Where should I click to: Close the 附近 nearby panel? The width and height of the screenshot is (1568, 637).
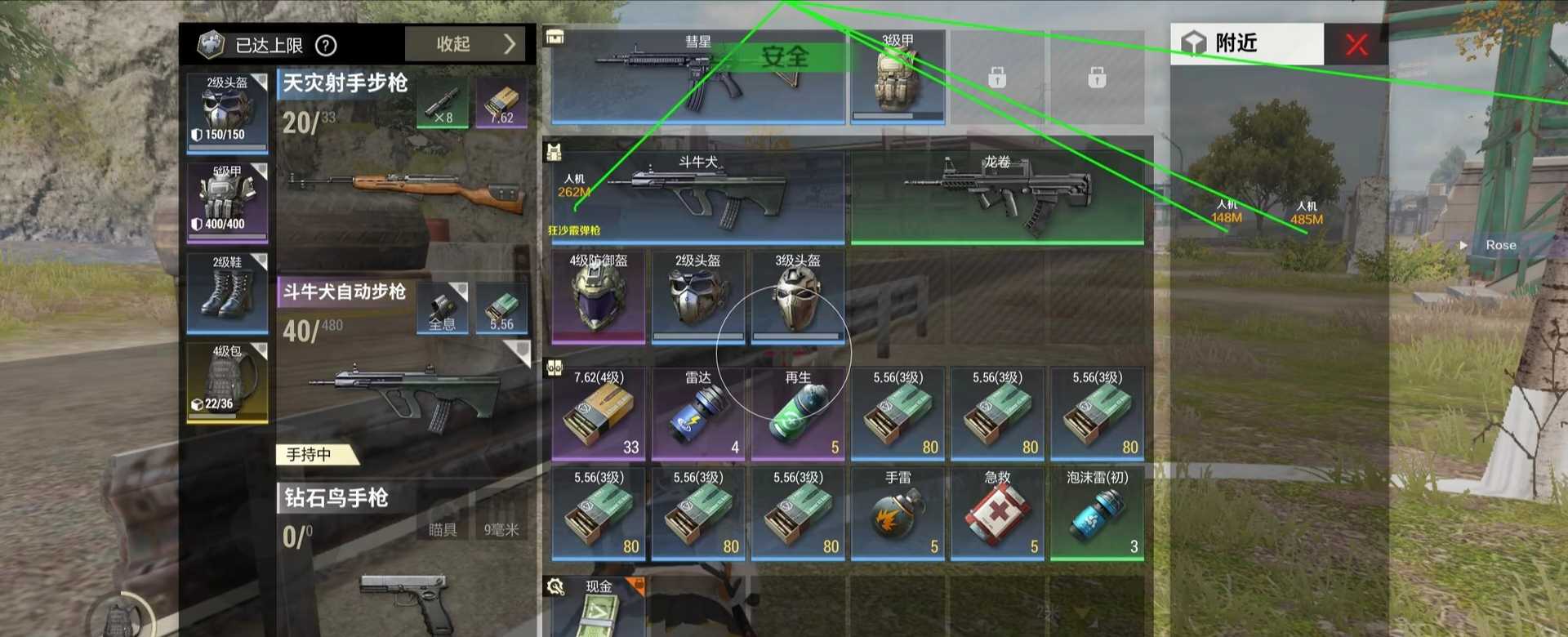[x=1356, y=44]
